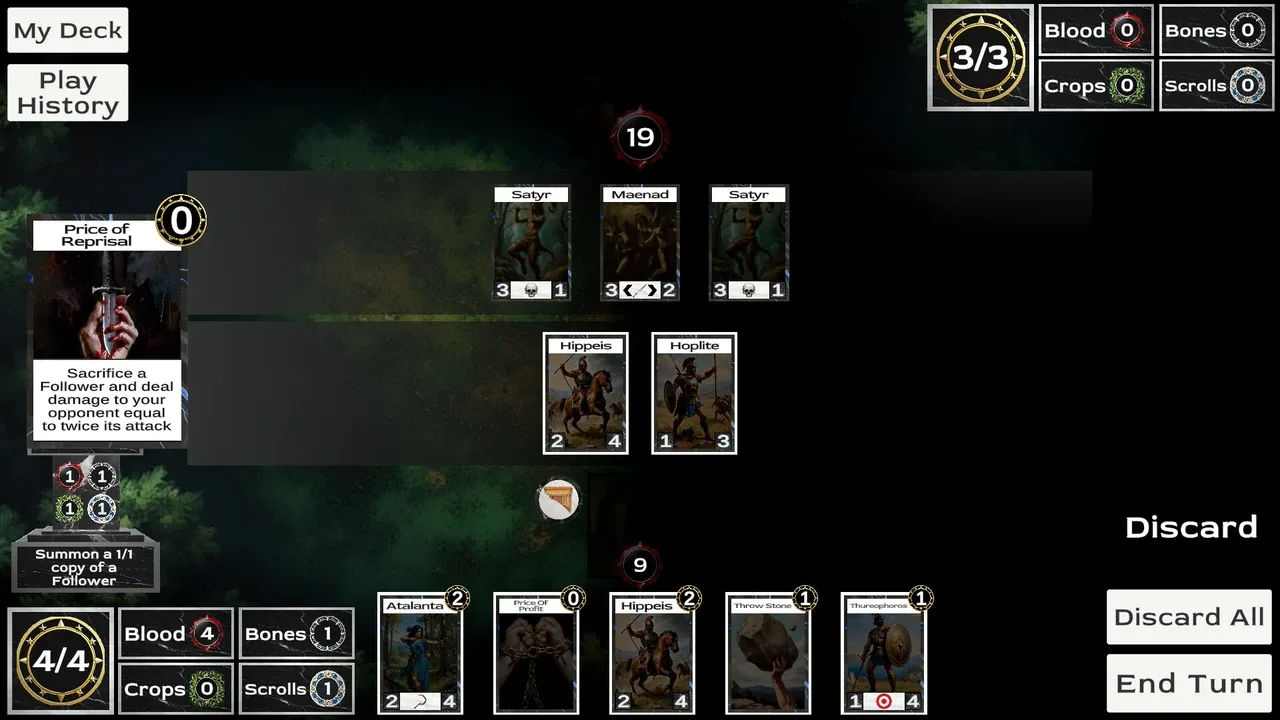Show the Play History
This screenshot has height=720, width=1280.
(68, 93)
